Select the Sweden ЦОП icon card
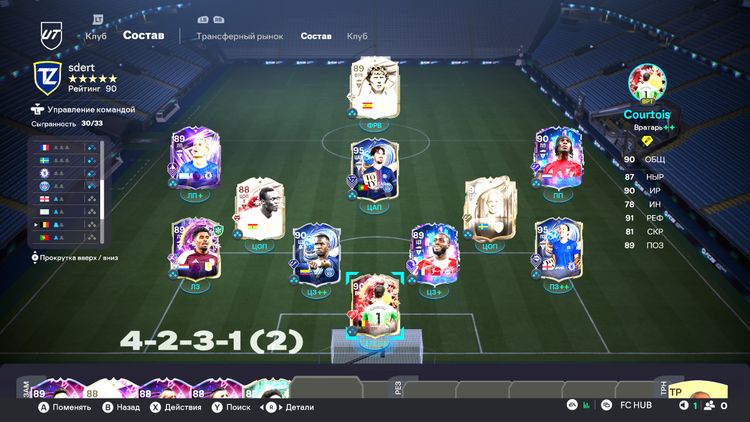The height and width of the screenshot is (422, 750). (490, 208)
